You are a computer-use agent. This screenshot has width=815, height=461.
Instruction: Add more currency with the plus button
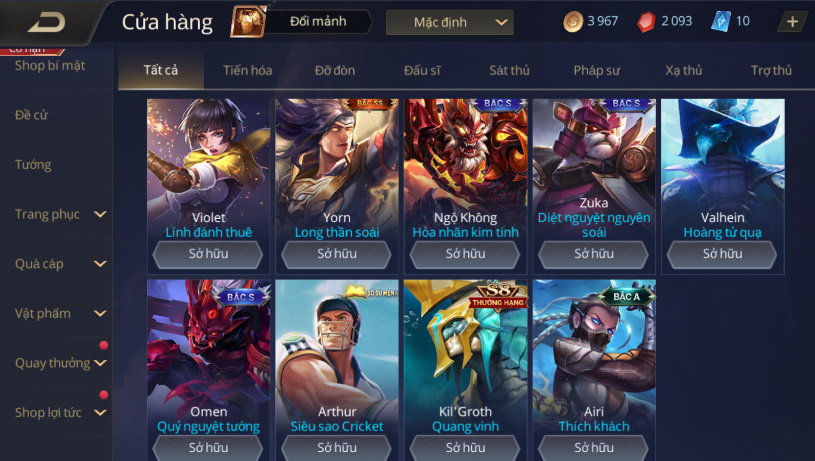point(792,22)
